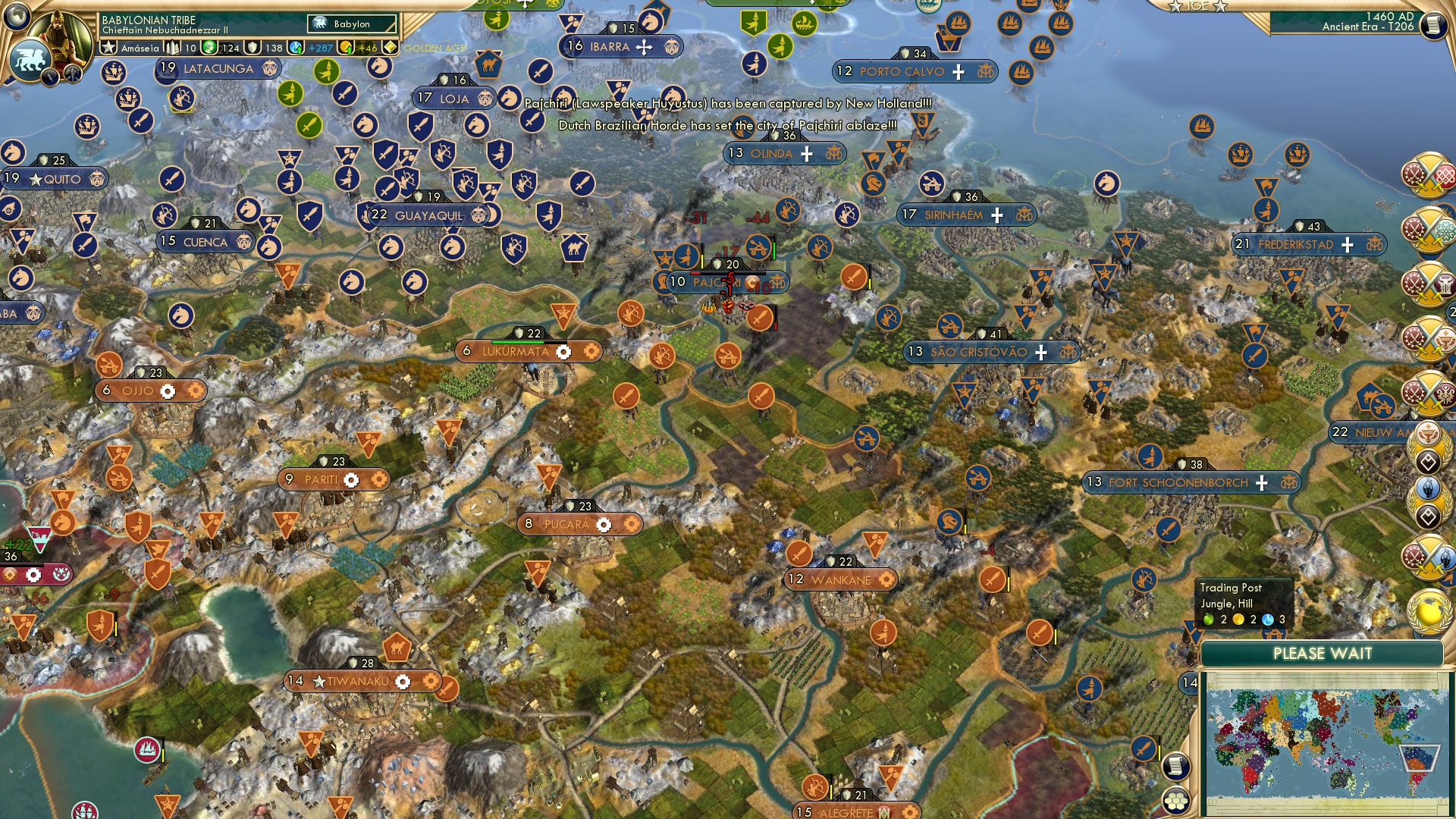Click the GOLDEN AGE! label
The image size is (1456, 819).
point(436,48)
